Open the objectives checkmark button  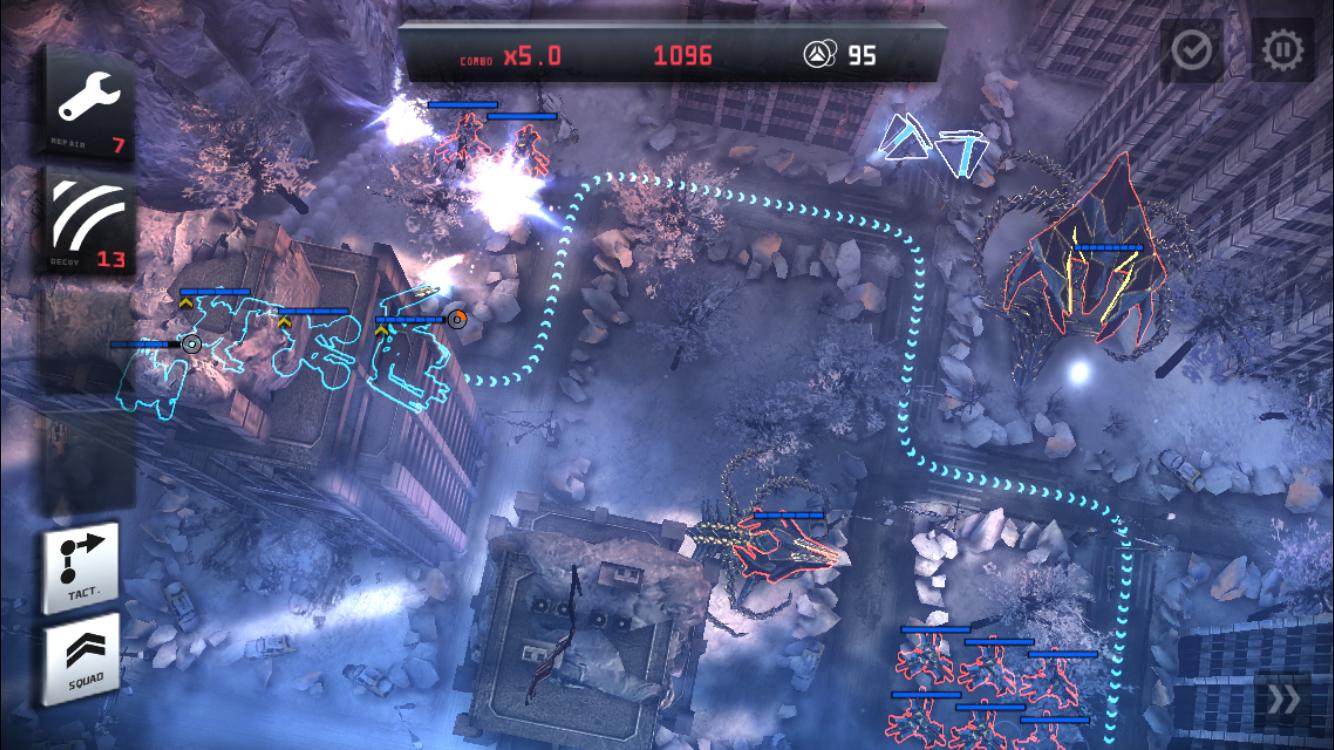(1192, 50)
